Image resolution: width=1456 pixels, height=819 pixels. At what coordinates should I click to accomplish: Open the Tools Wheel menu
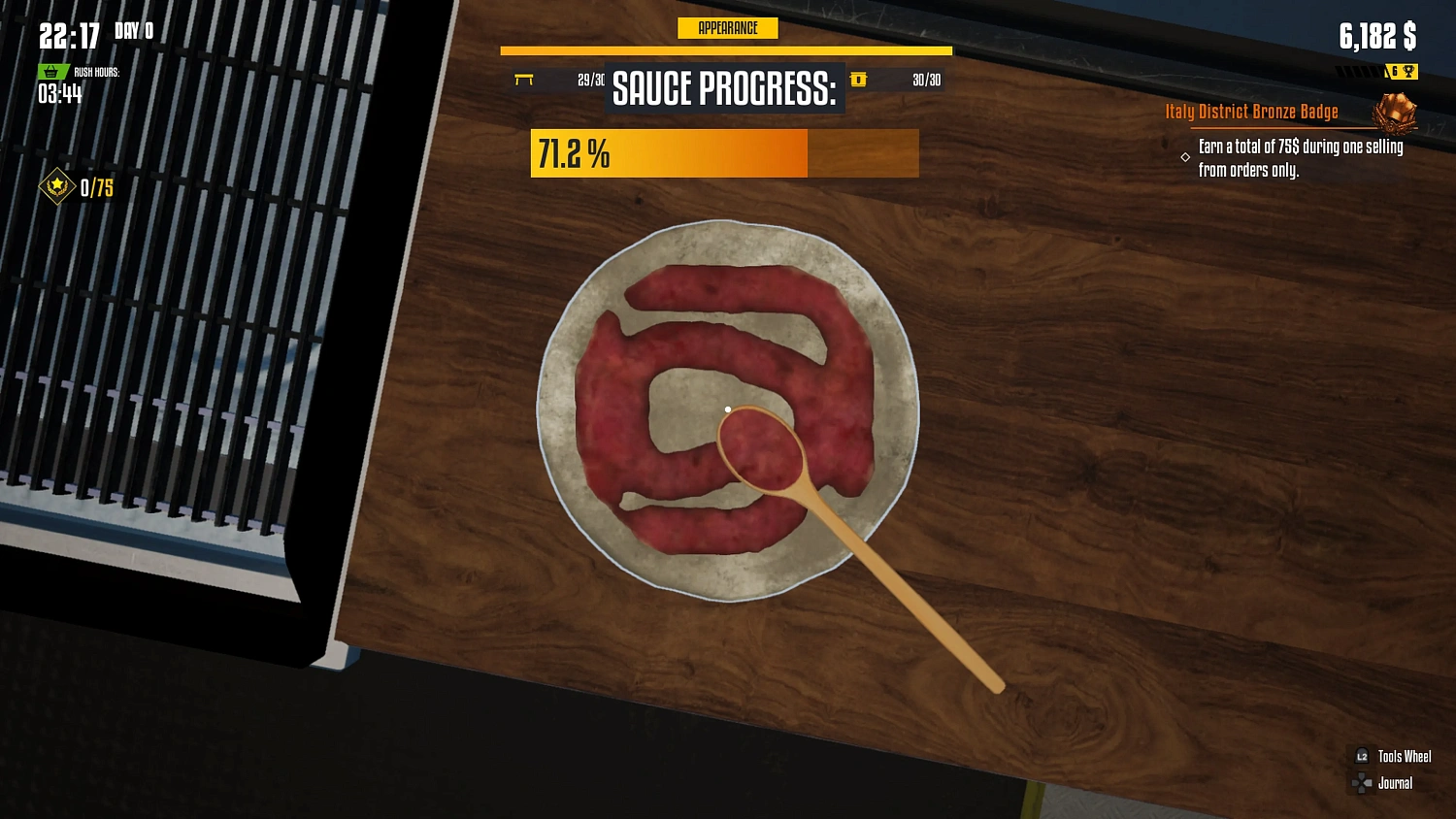(x=1405, y=756)
